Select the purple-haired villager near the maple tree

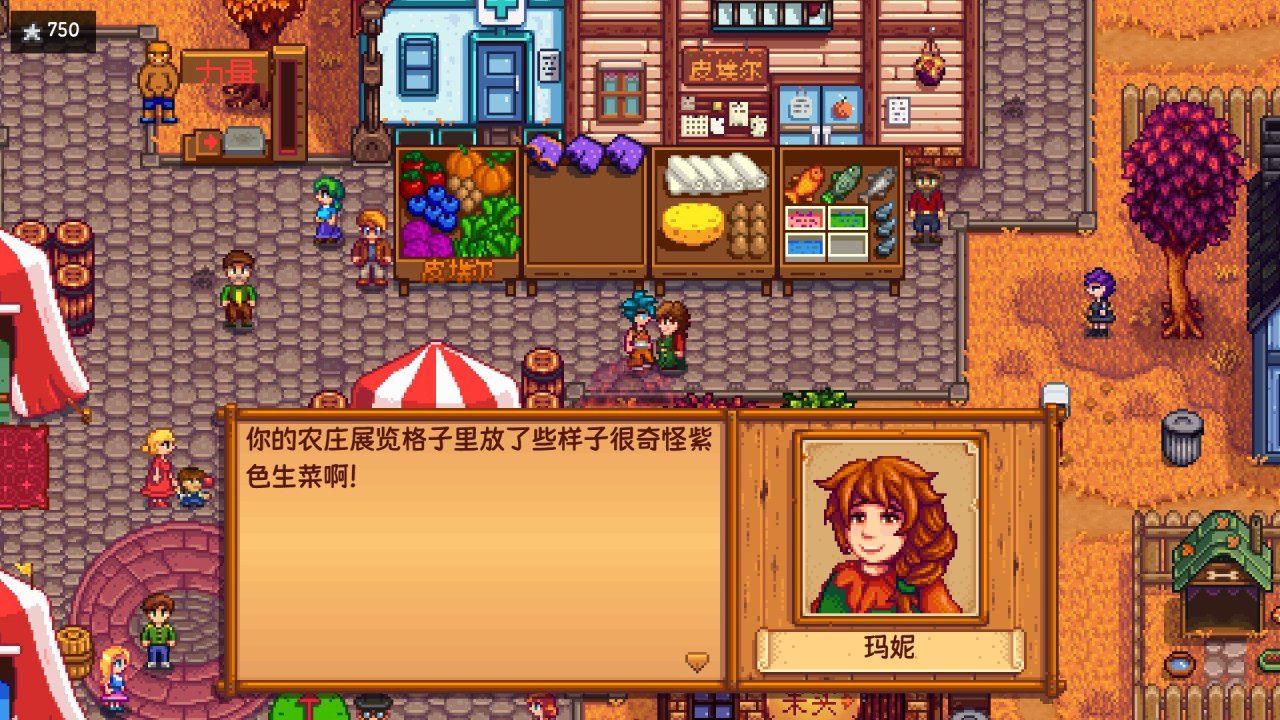1098,303
